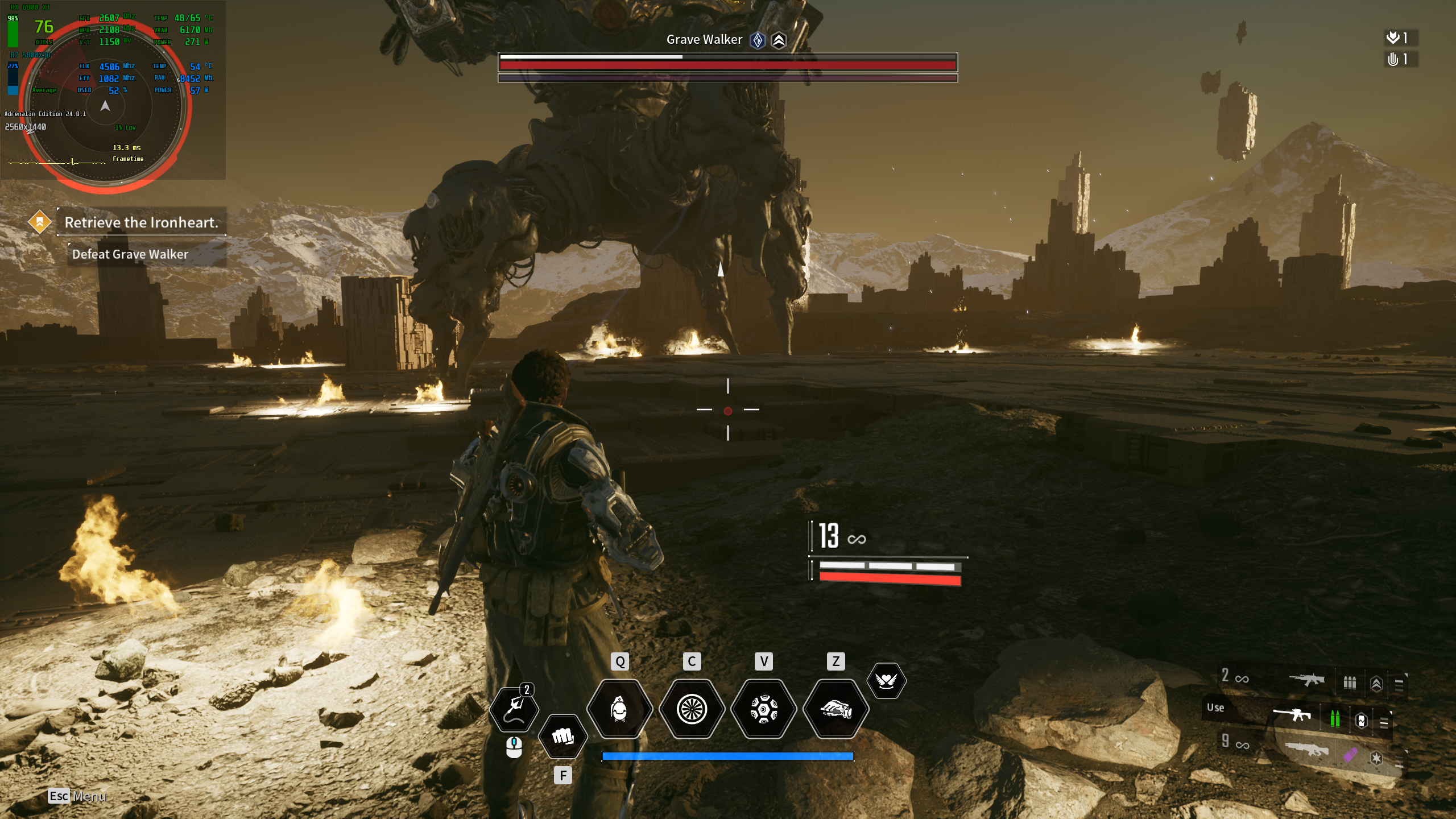Open the Menu label beside Esc
The height and width of the screenshot is (819, 1456).
click(x=89, y=796)
